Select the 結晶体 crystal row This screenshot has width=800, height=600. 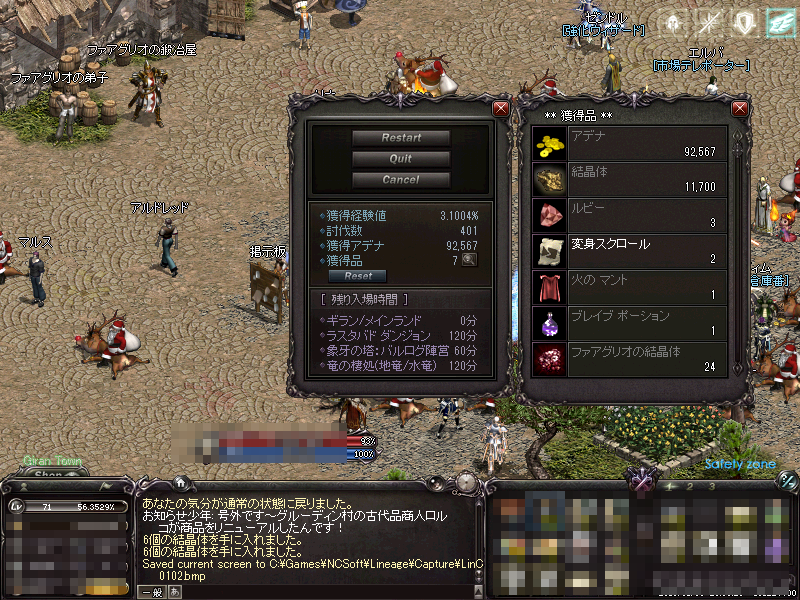[x=630, y=180]
